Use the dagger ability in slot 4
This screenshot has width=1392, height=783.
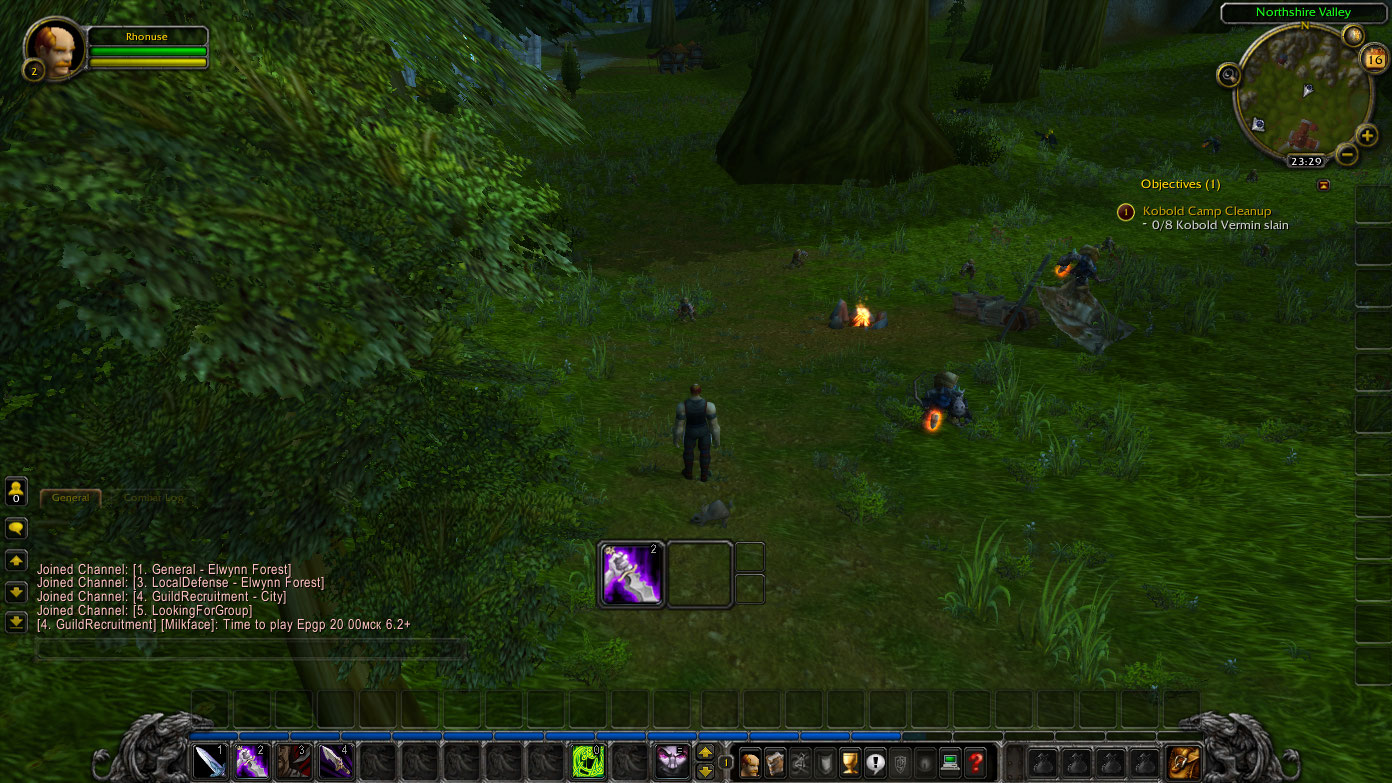(335, 762)
